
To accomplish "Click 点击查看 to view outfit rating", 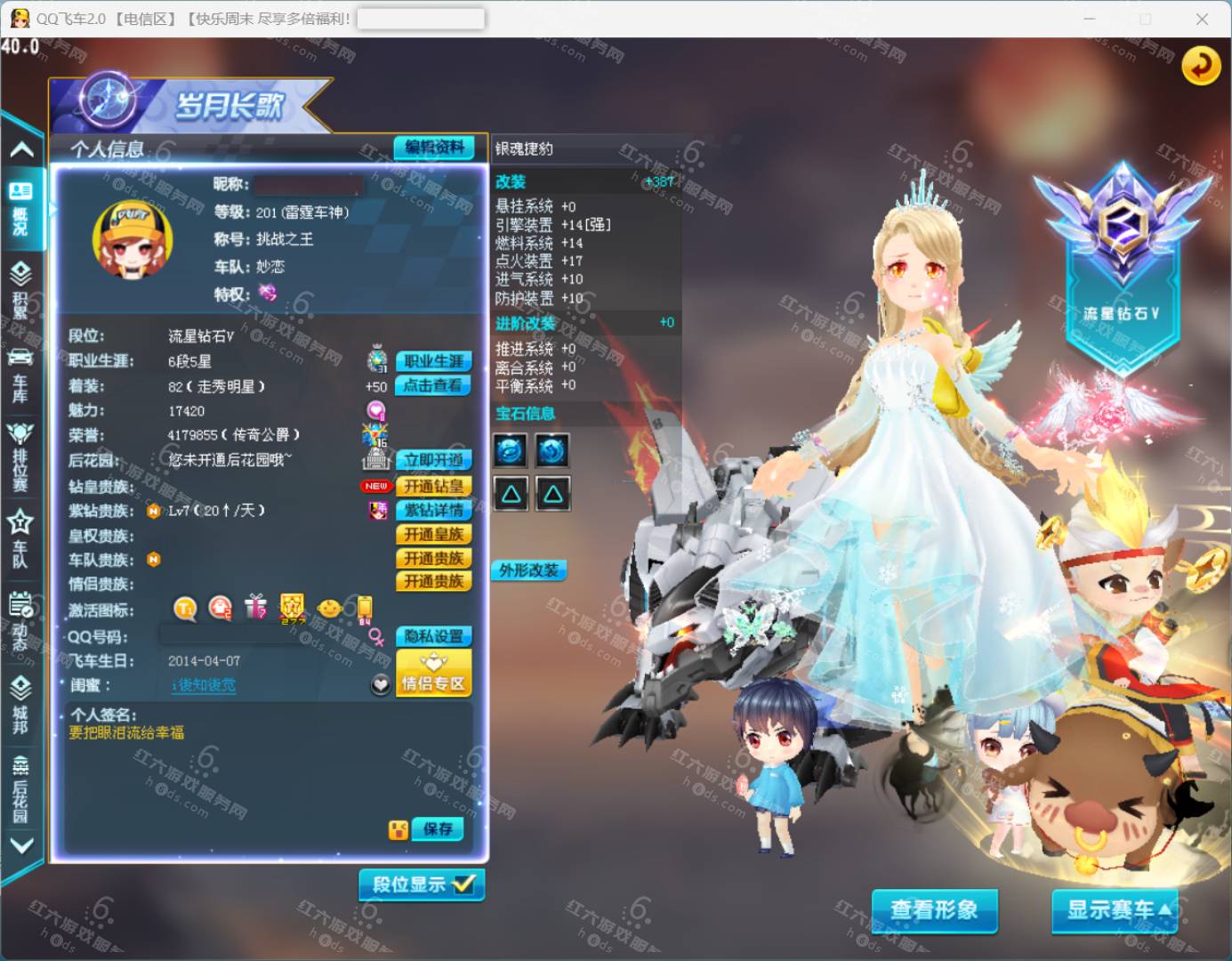I will [432, 385].
